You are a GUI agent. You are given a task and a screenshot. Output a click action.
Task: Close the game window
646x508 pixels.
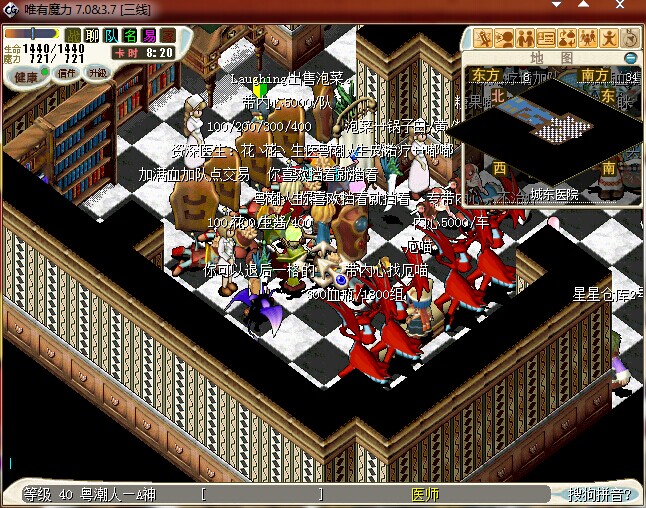pyautogui.click(x=626, y=9)
